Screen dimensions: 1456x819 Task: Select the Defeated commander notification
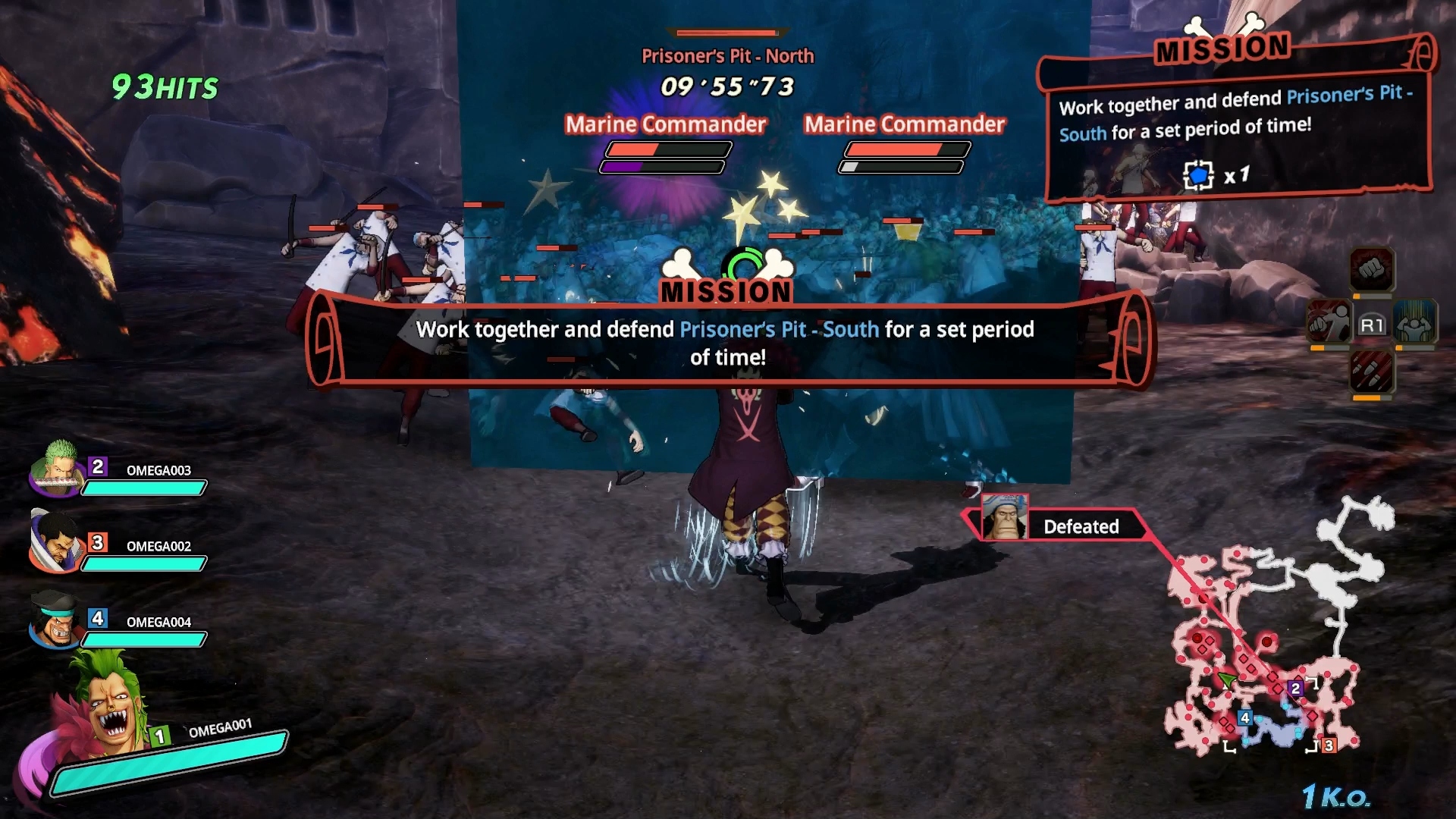[1062, 525]
